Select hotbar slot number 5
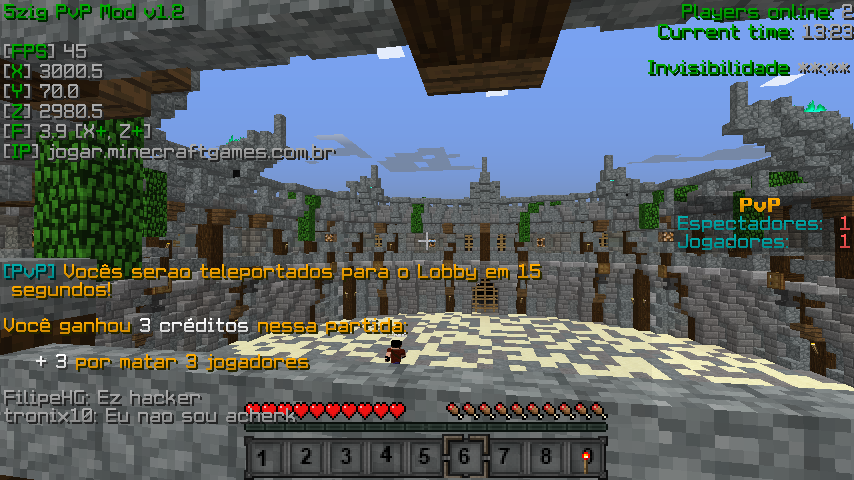The height and width of the screenshot is (480, 854). point(425,458)
